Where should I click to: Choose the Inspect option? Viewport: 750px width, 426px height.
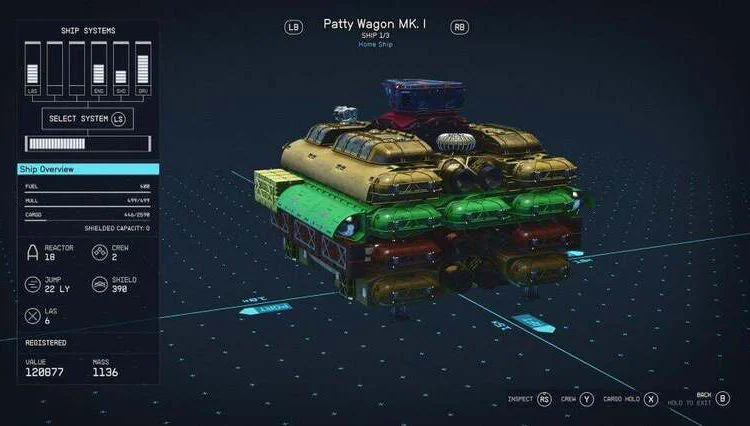(530, 398)
